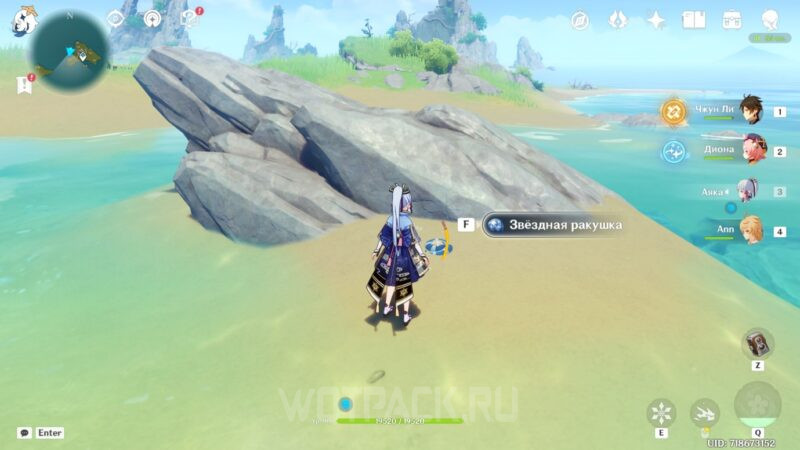Open the character profile head icon

(x=770, y=20)
